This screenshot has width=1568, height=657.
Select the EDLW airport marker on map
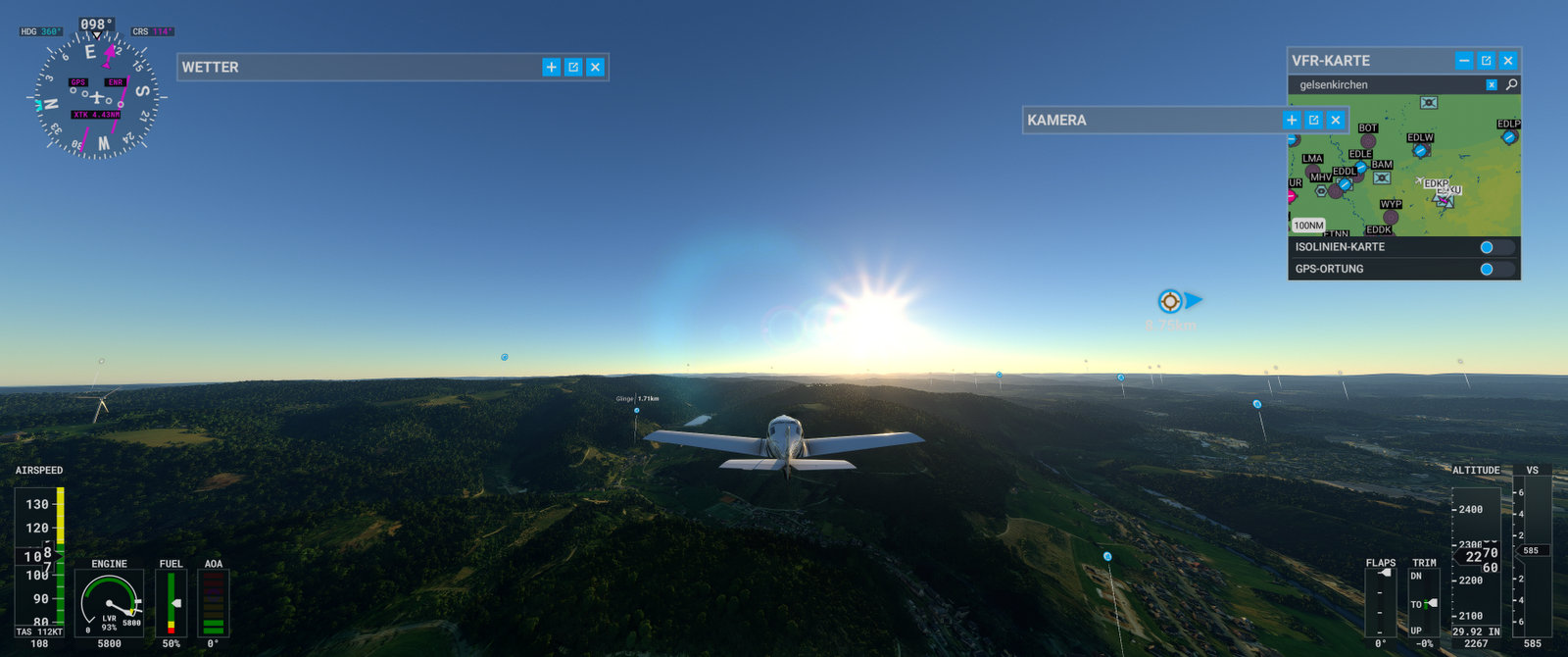coord(1420,150)
